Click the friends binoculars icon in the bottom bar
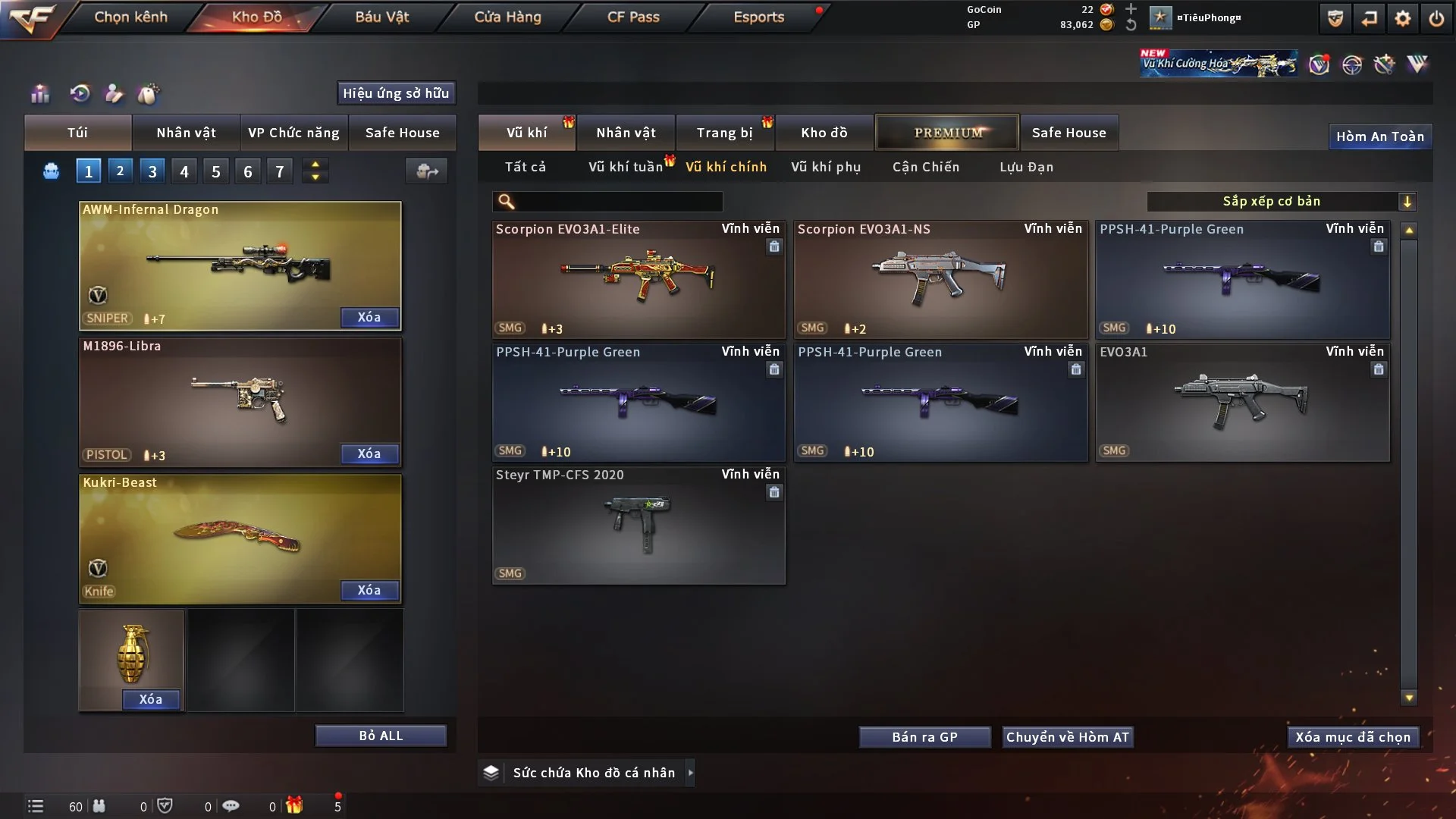The image size is (1456, 819). tap(101, 805)
